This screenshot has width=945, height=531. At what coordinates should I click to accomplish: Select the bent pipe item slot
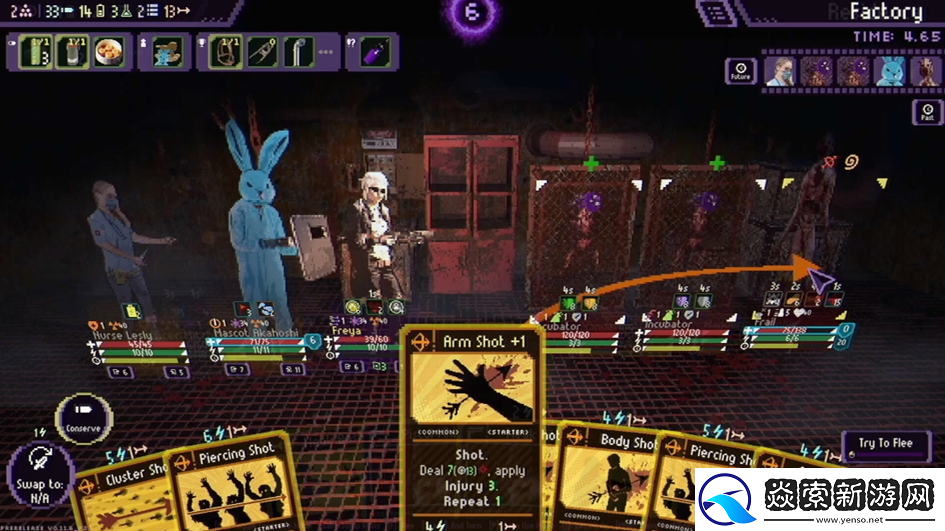298,52
